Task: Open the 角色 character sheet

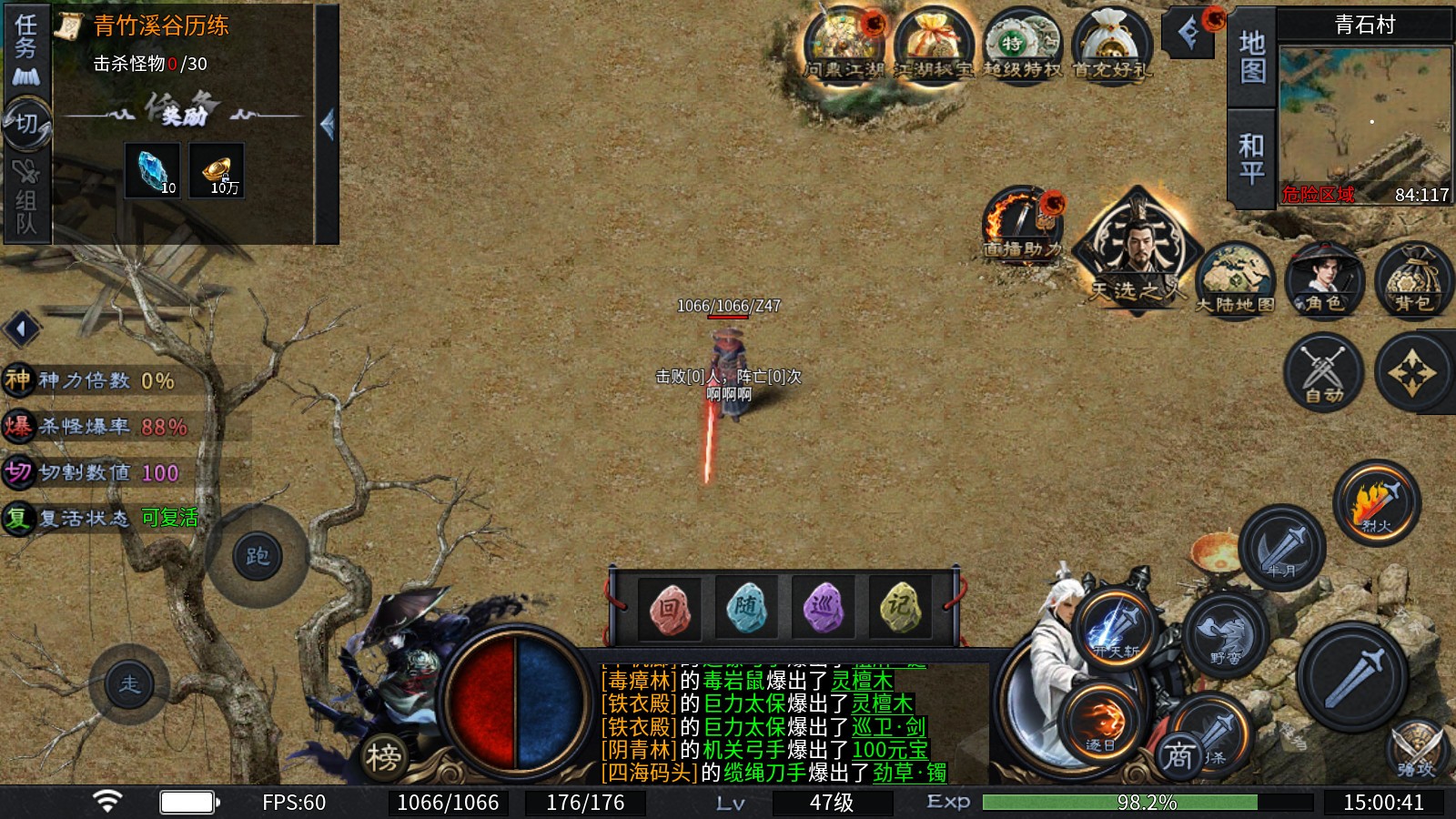Action: click(x=1324, y=279)
